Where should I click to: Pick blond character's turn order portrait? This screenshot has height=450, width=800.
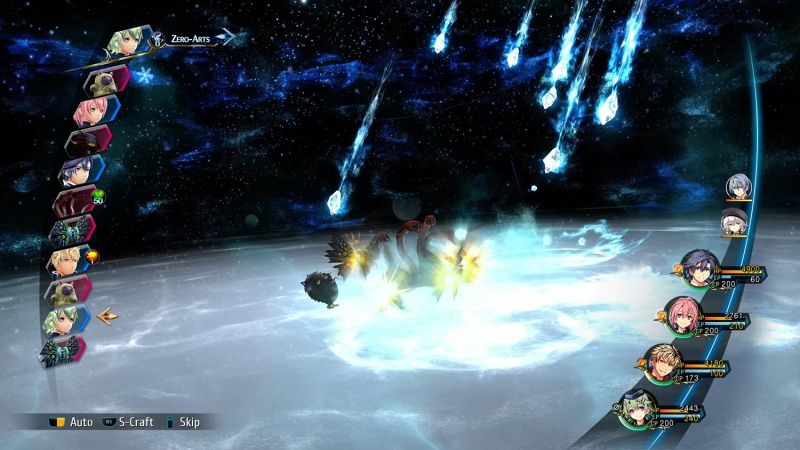click(x=68, y=261)
